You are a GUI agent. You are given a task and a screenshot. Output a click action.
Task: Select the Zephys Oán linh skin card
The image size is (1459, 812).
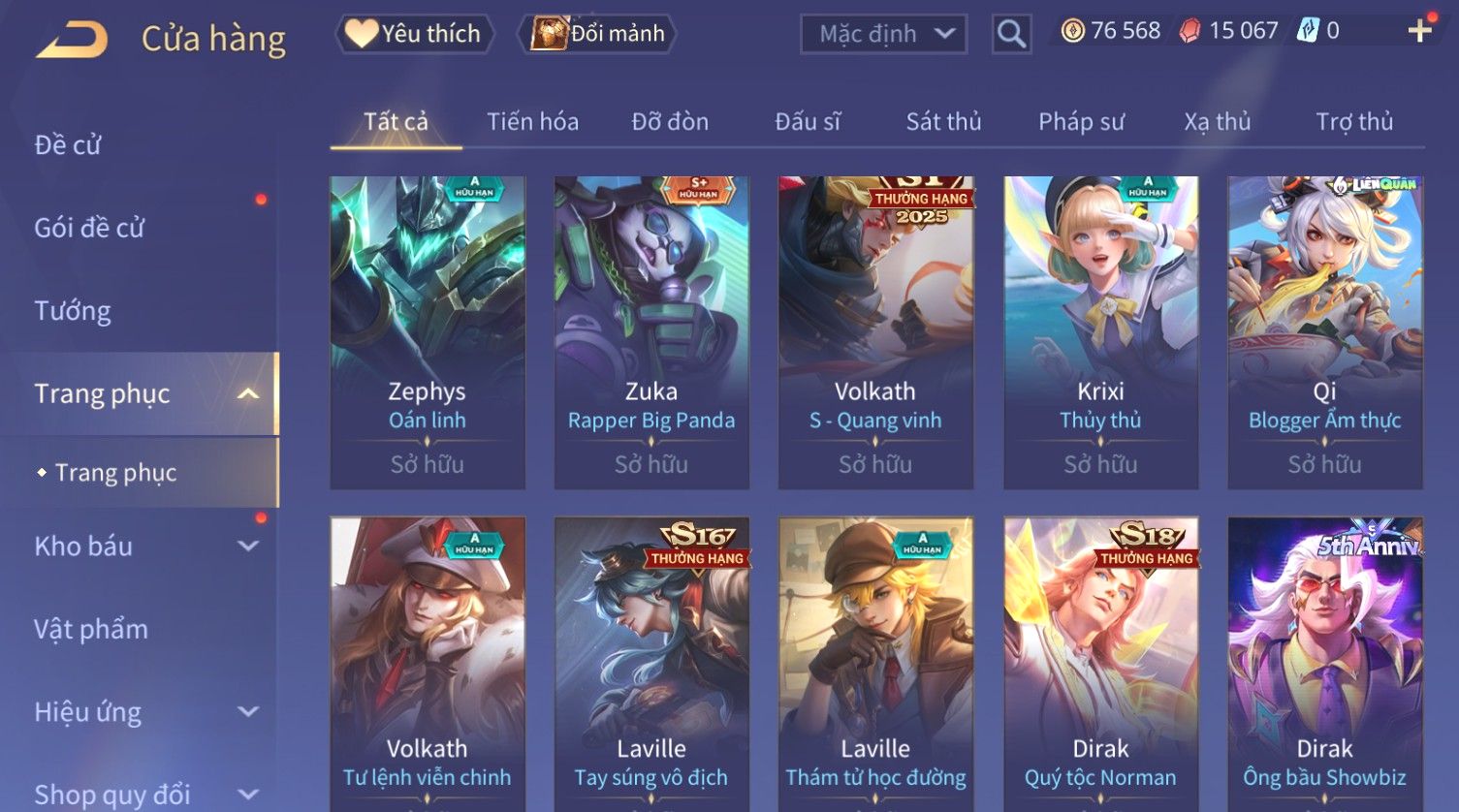(428, 331)
